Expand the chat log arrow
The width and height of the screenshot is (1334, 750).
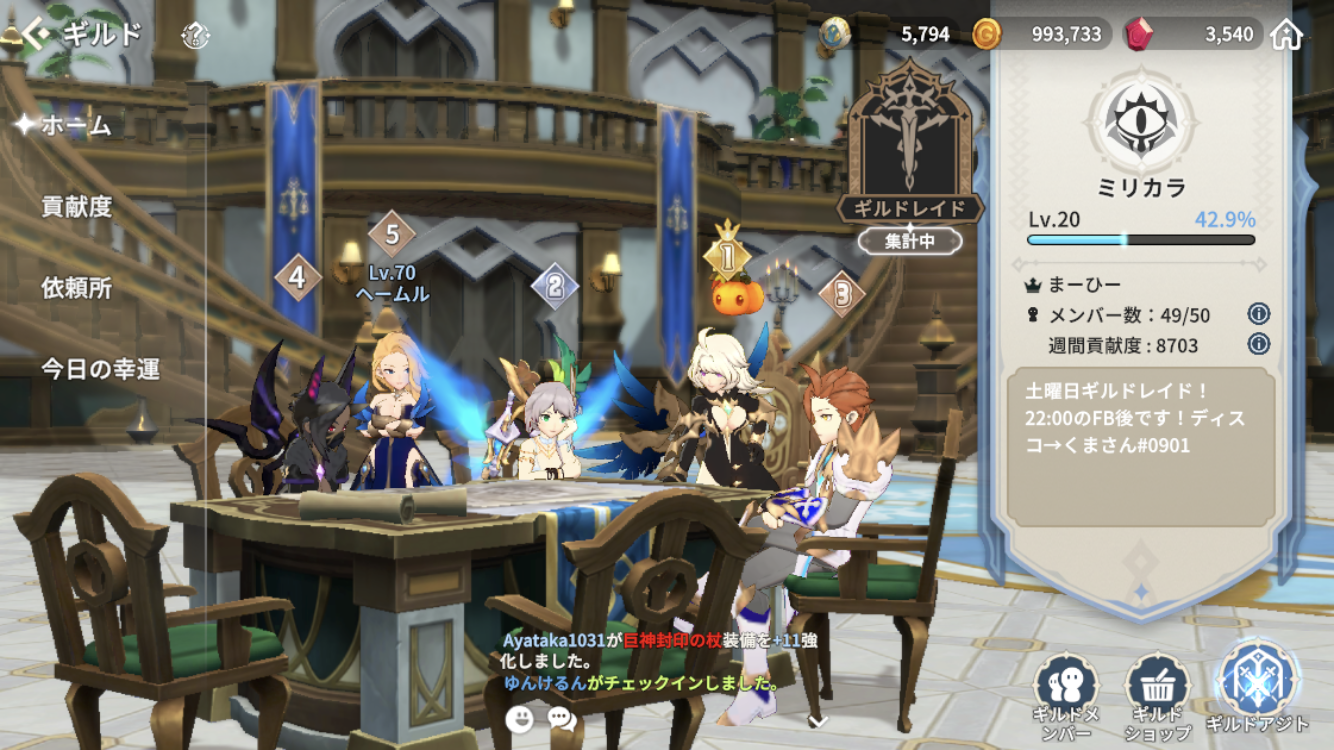pos(817,720)
